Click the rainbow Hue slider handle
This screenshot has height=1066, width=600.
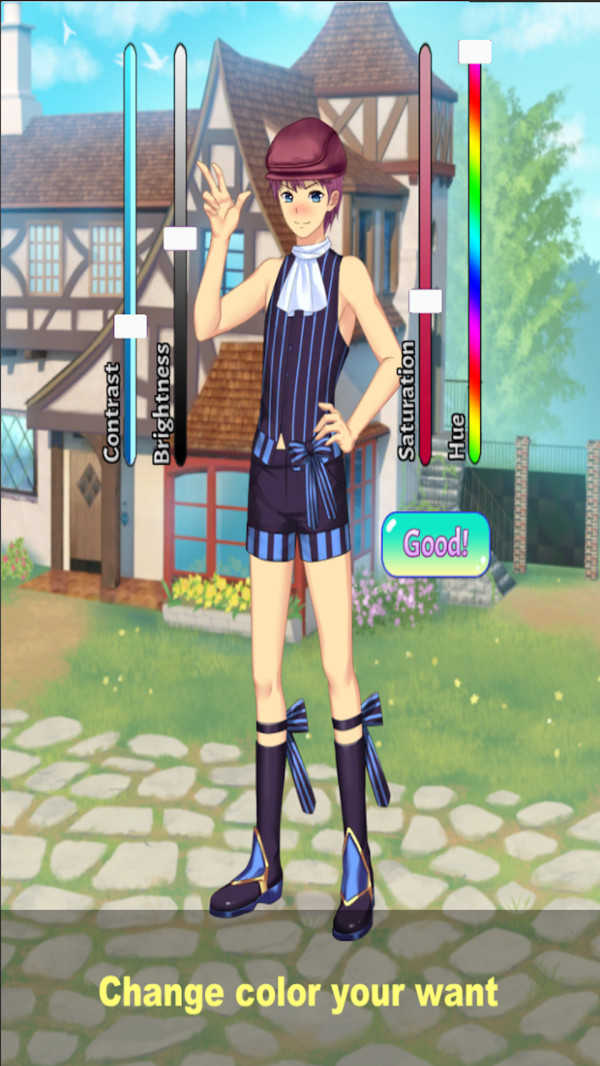(474, 52)
